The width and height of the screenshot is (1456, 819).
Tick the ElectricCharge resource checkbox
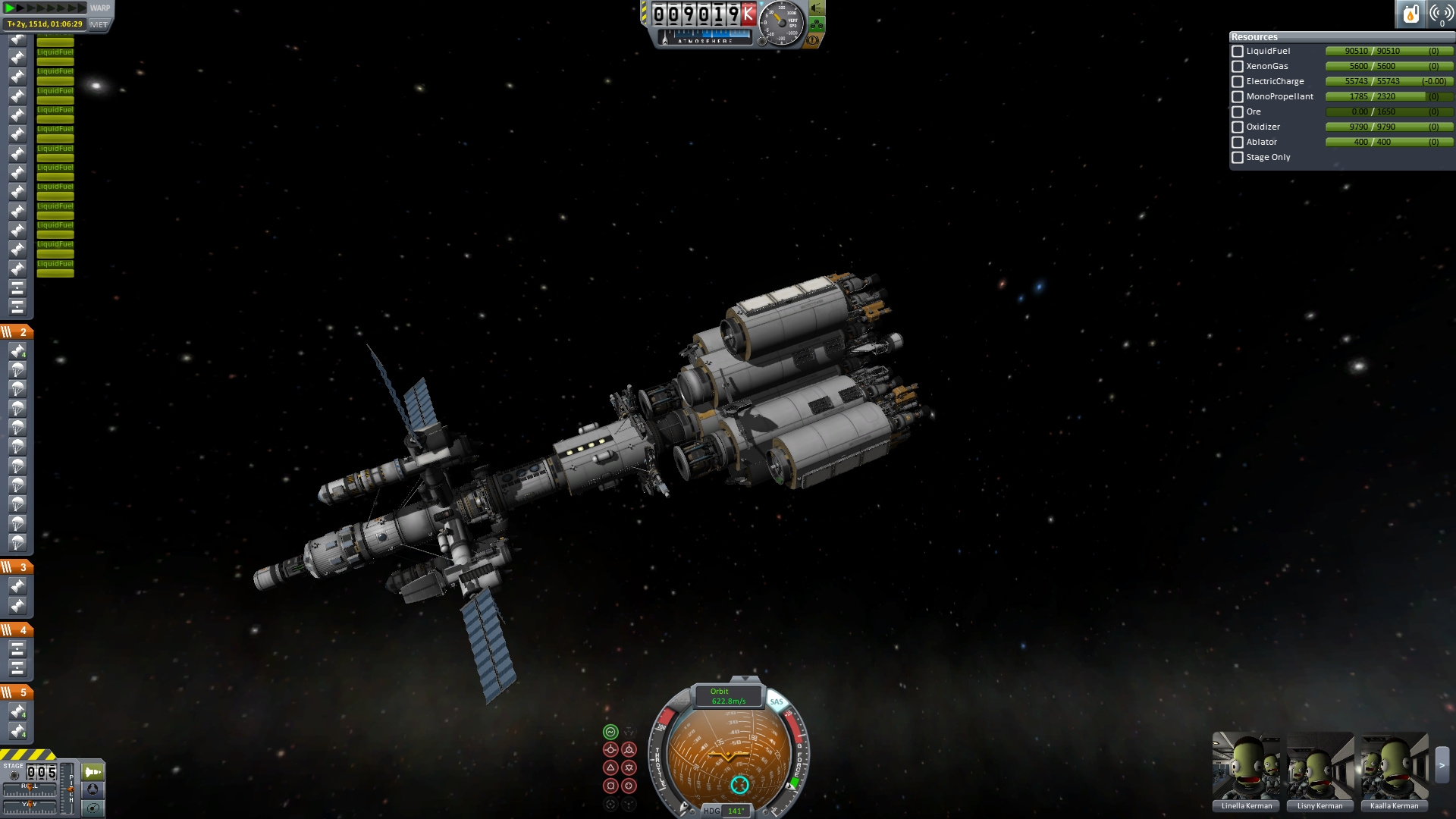tap(1238, 82)
